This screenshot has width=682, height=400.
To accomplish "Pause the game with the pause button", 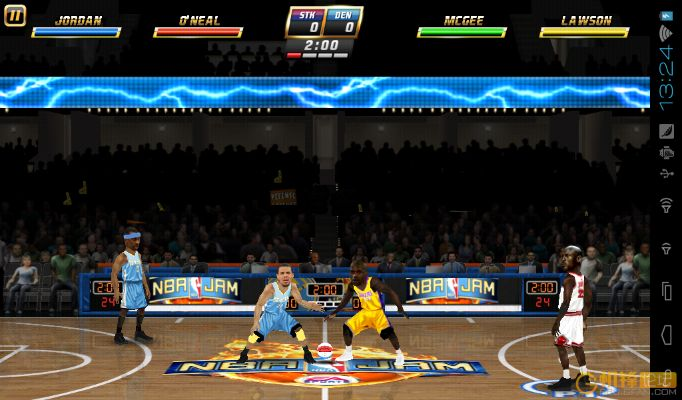I will click(15, 15).
